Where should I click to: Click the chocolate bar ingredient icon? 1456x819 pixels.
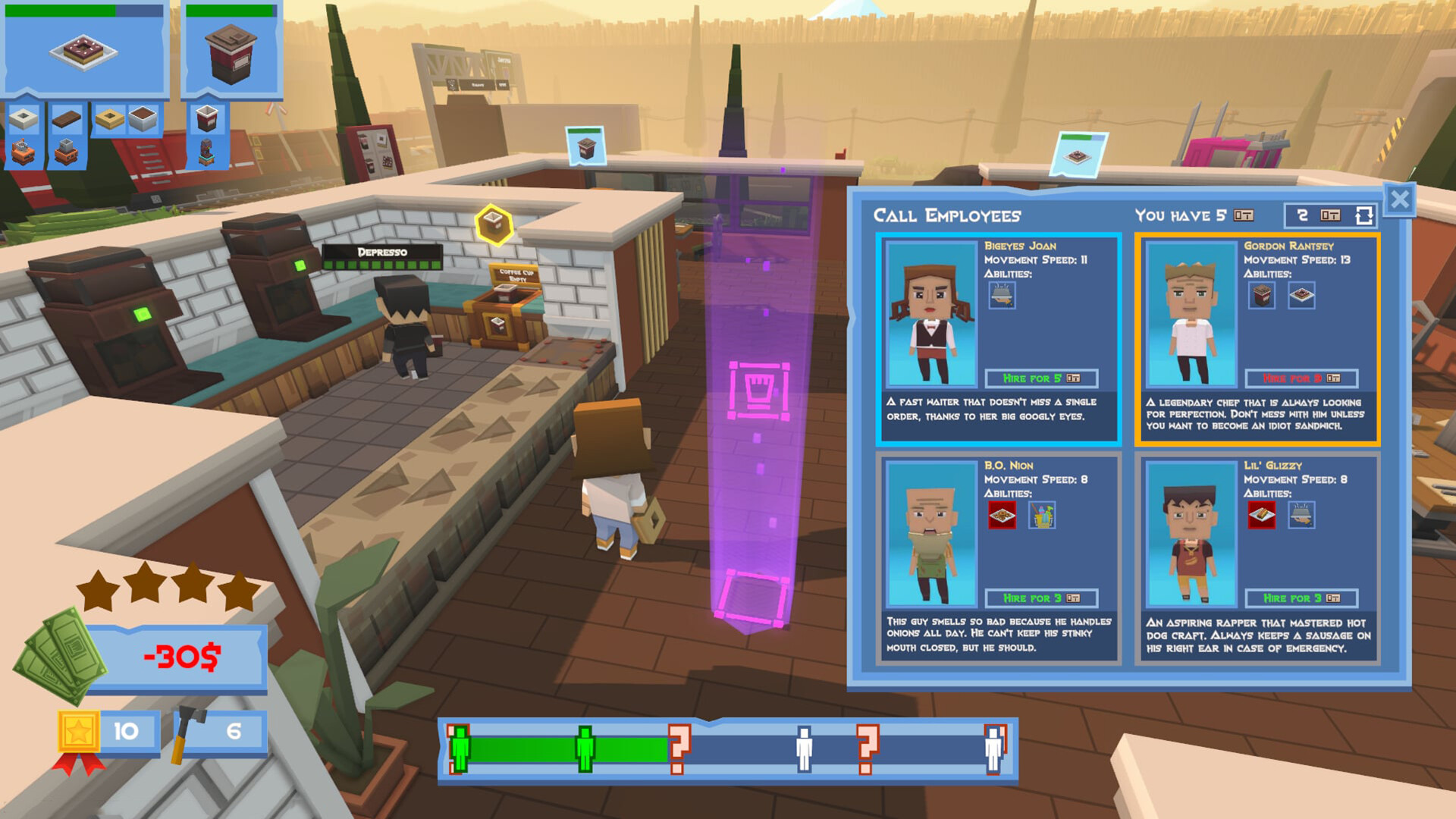[x=67, y=120]
